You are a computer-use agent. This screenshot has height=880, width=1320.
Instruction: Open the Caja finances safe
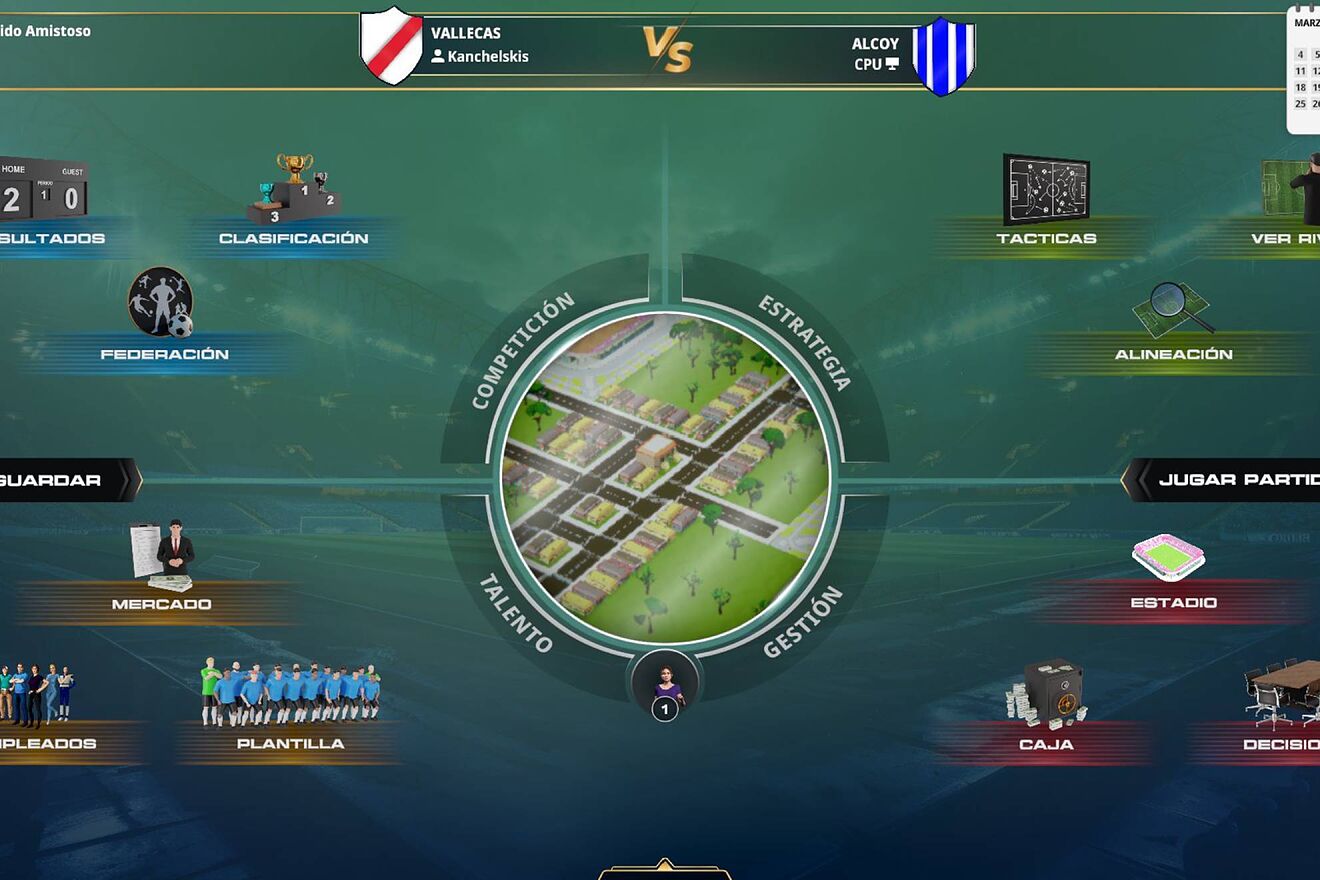click(x=1046, y=744)
